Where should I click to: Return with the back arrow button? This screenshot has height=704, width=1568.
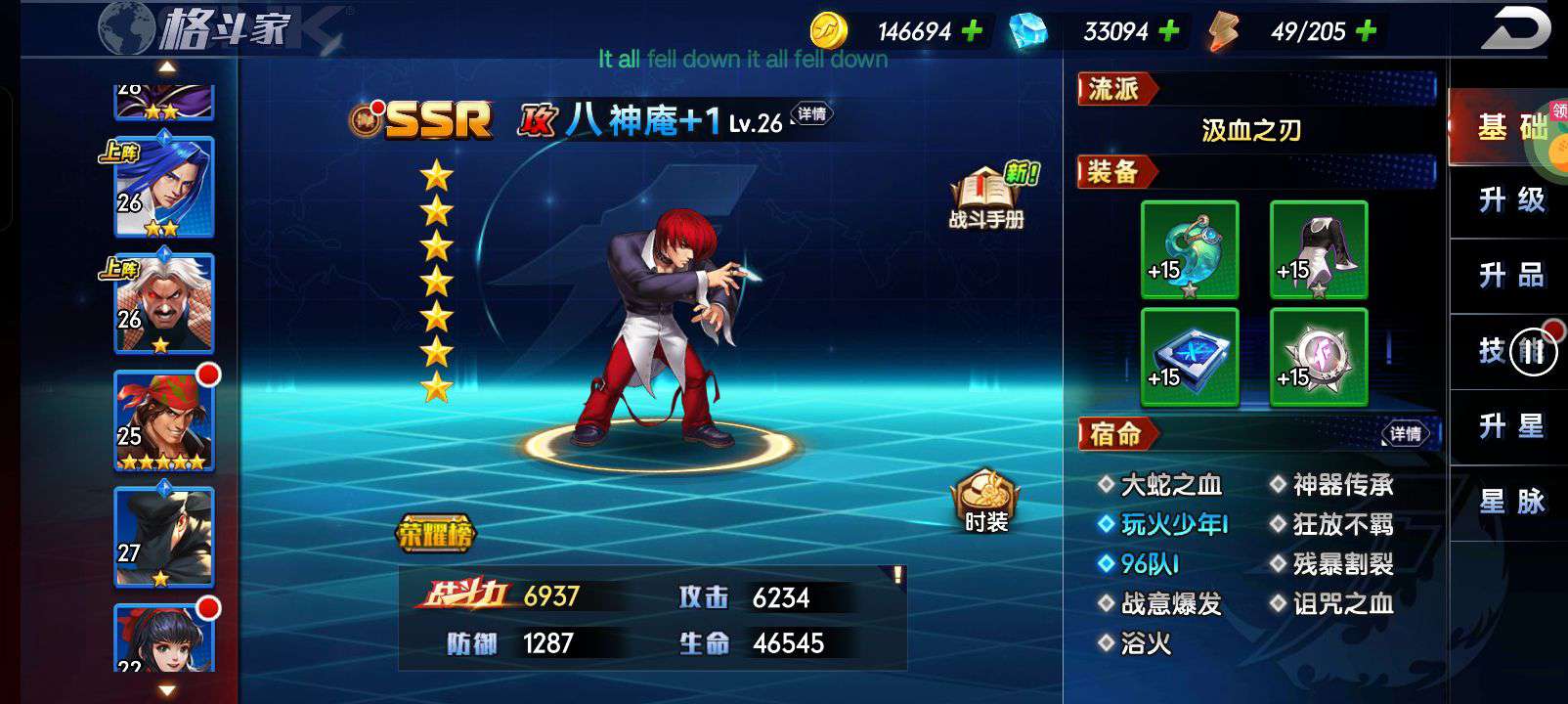(1514, 29)
